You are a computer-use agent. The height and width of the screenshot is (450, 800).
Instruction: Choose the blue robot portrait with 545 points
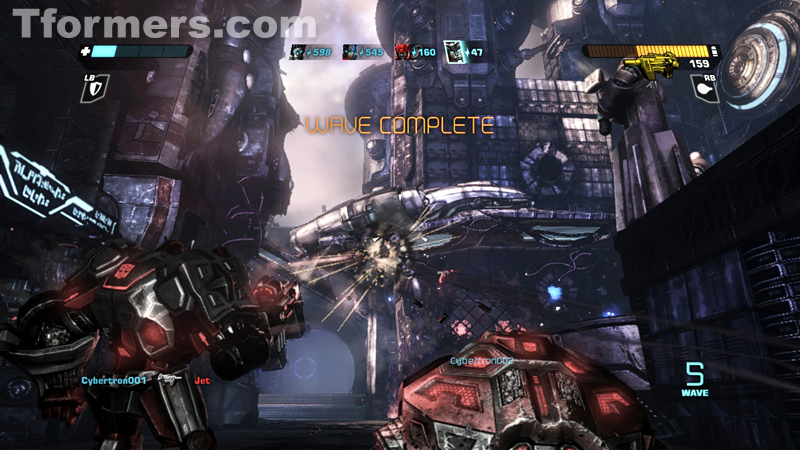pyautogui.click(x=351, y=51)
